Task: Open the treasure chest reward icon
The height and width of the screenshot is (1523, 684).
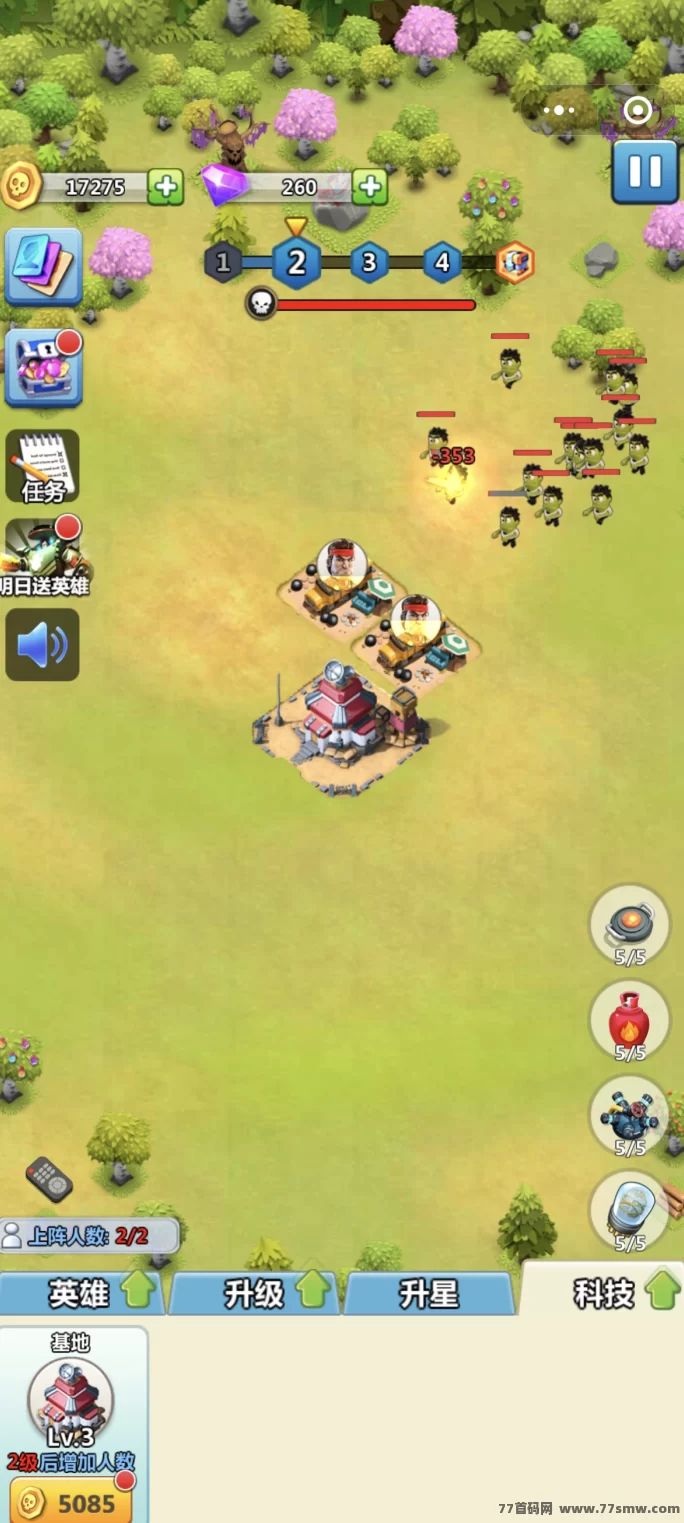Action: tap(43, 368)
